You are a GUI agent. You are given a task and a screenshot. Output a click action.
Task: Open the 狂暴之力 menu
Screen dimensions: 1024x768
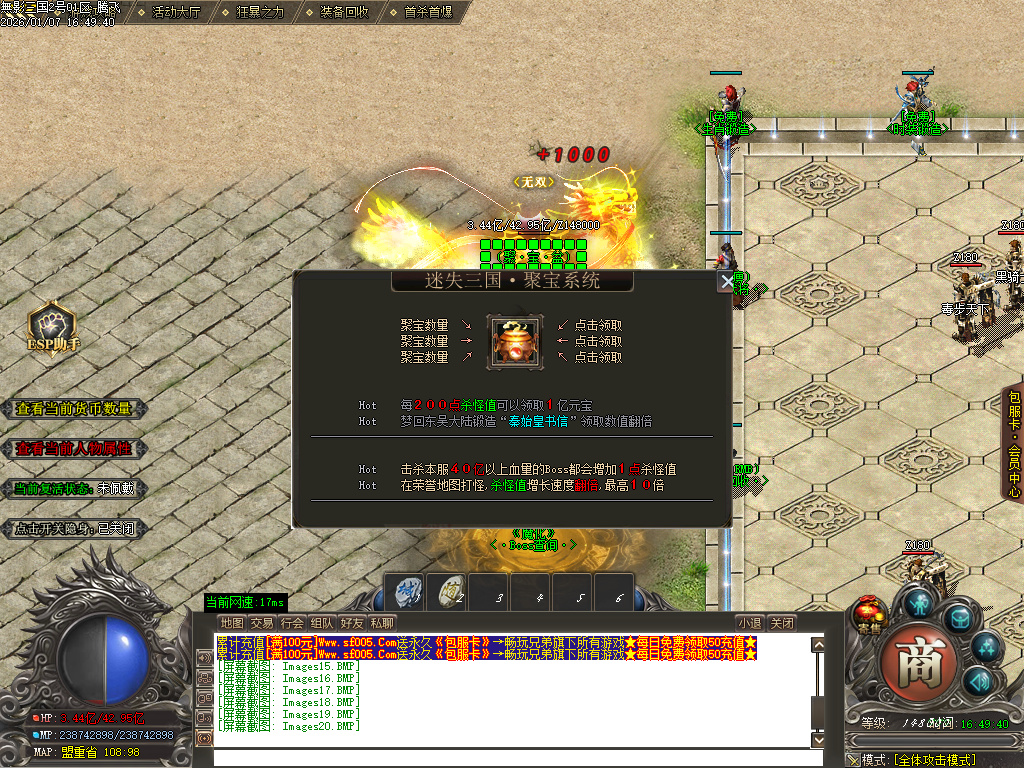tap(260, 12)
